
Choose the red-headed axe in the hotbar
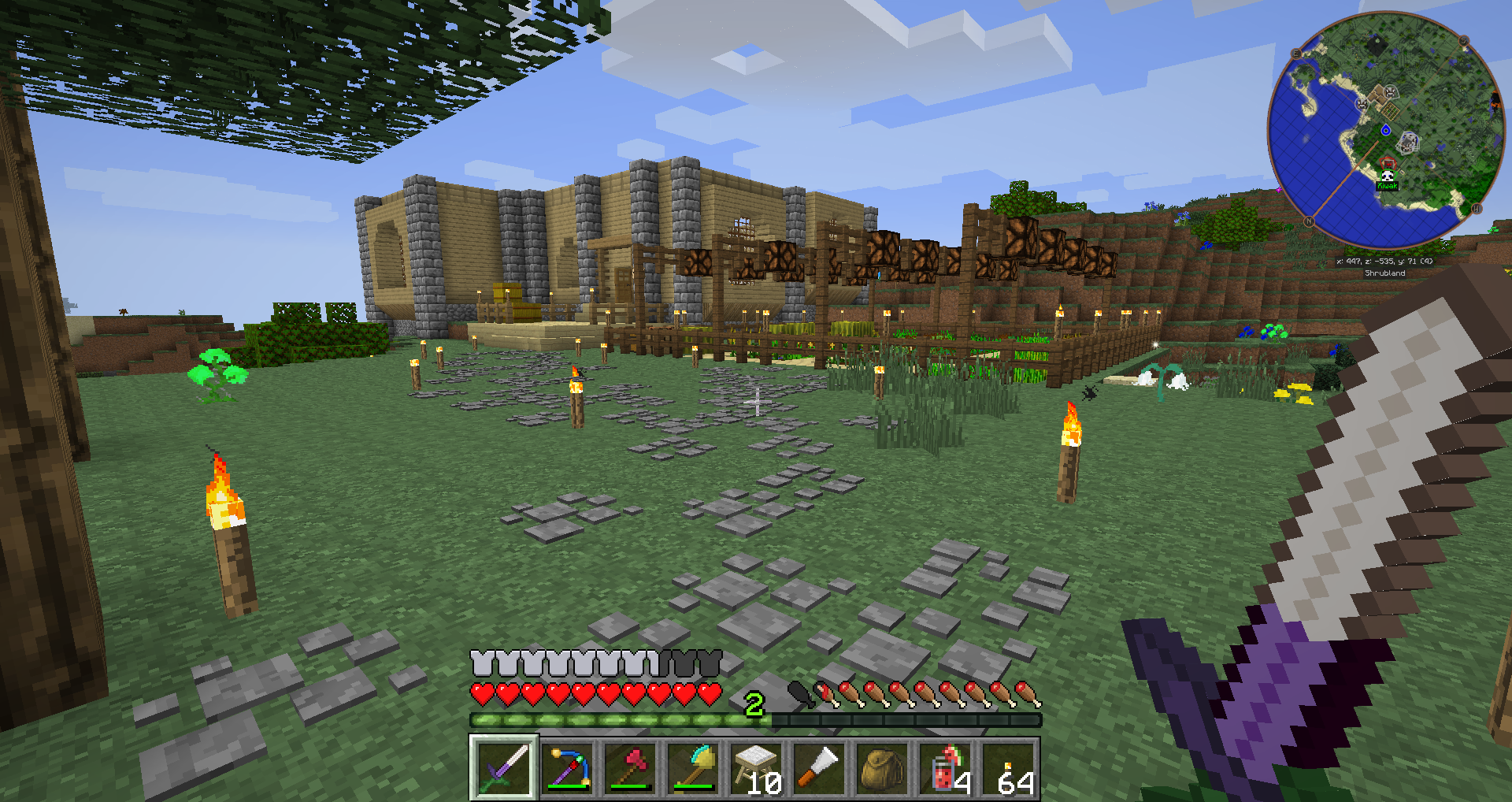tap(631, 768)
